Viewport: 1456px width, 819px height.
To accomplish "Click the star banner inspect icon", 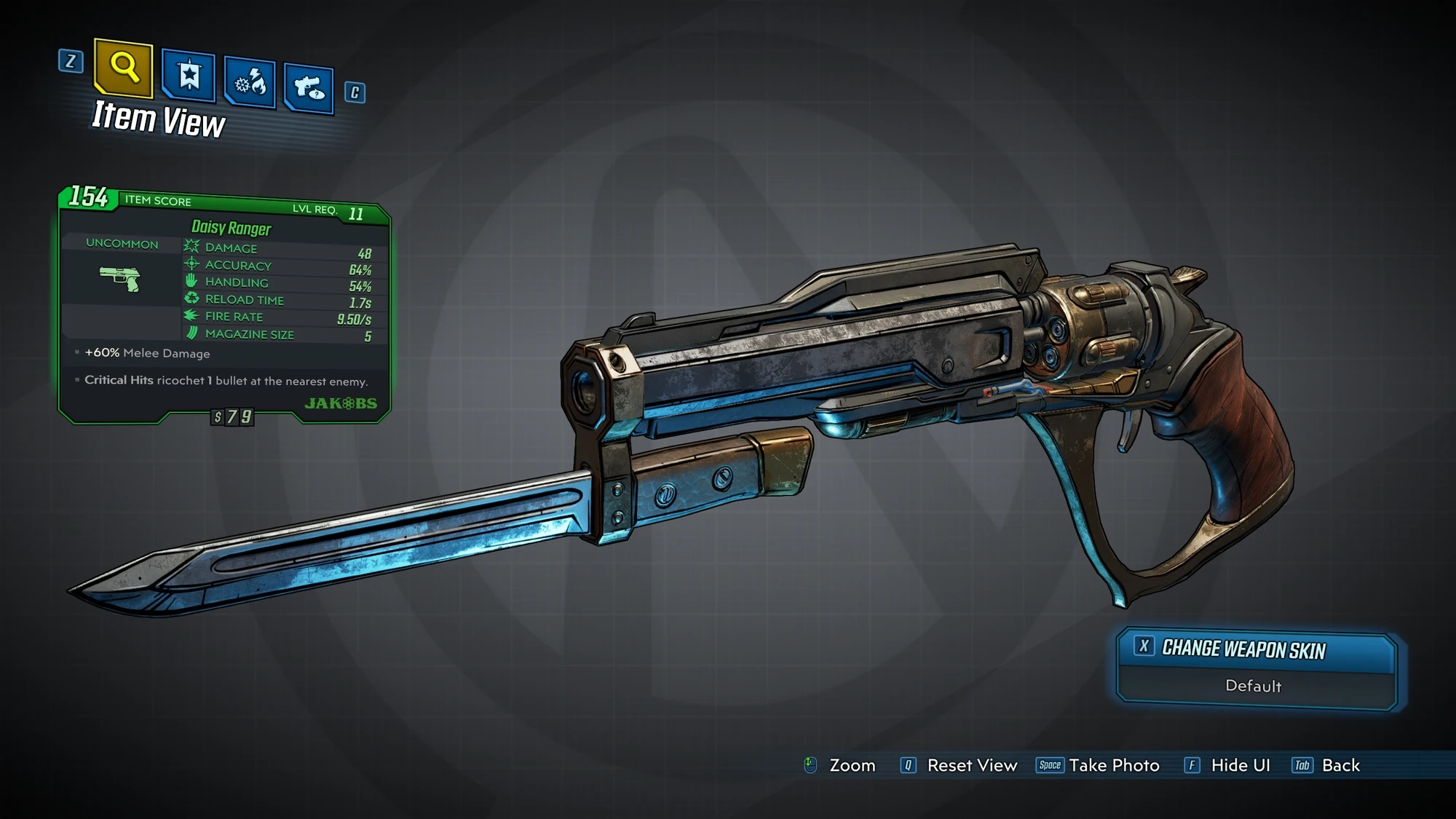I will 188,75.
